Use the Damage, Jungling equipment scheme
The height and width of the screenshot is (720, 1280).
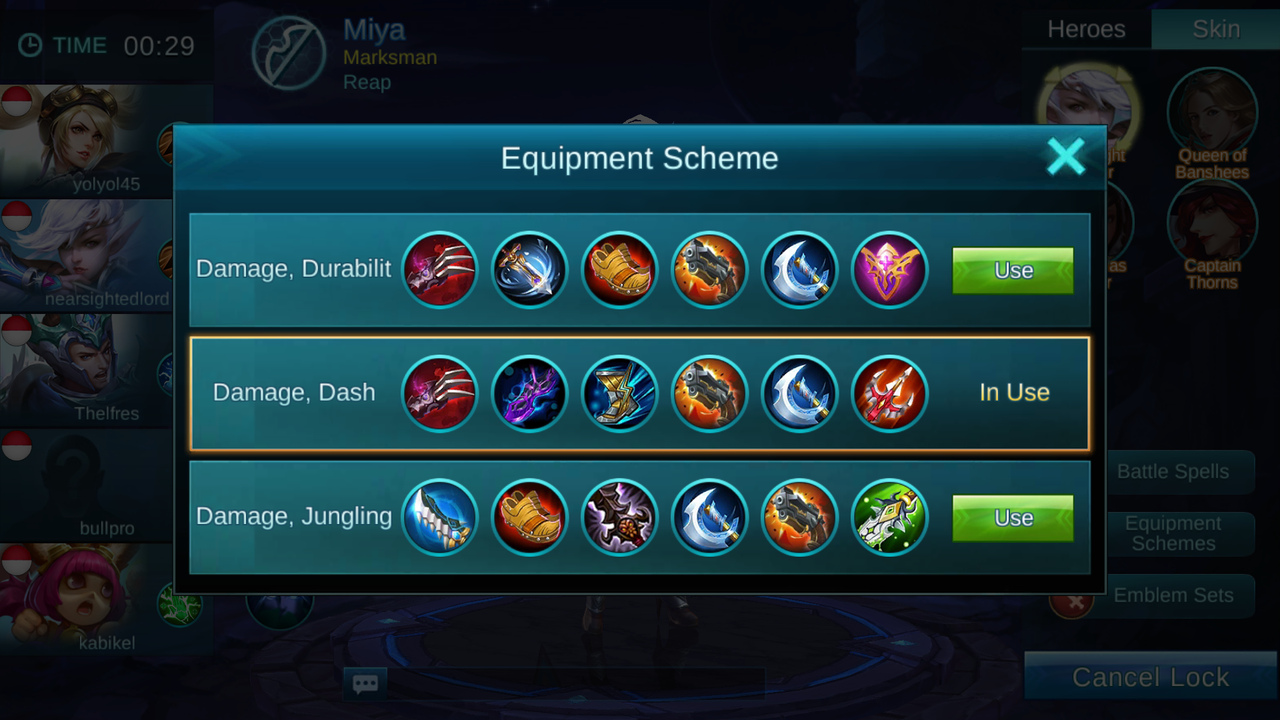(1012, 518)
